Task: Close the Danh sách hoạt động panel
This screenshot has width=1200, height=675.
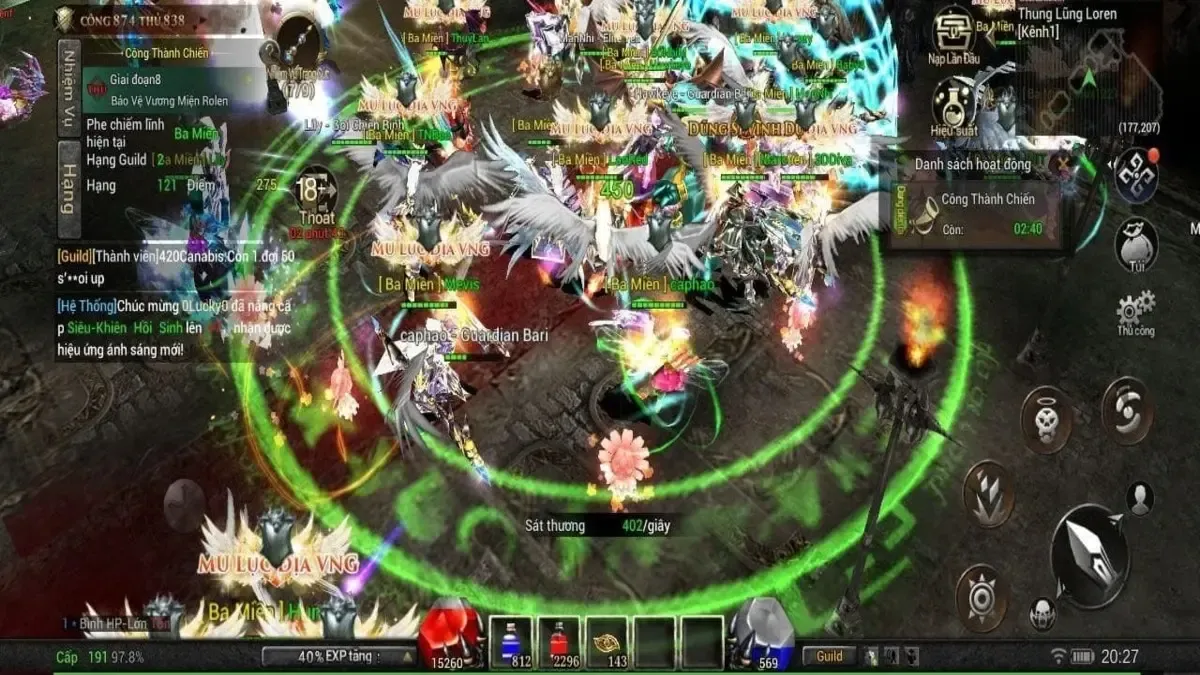Action: (1069, 163)
